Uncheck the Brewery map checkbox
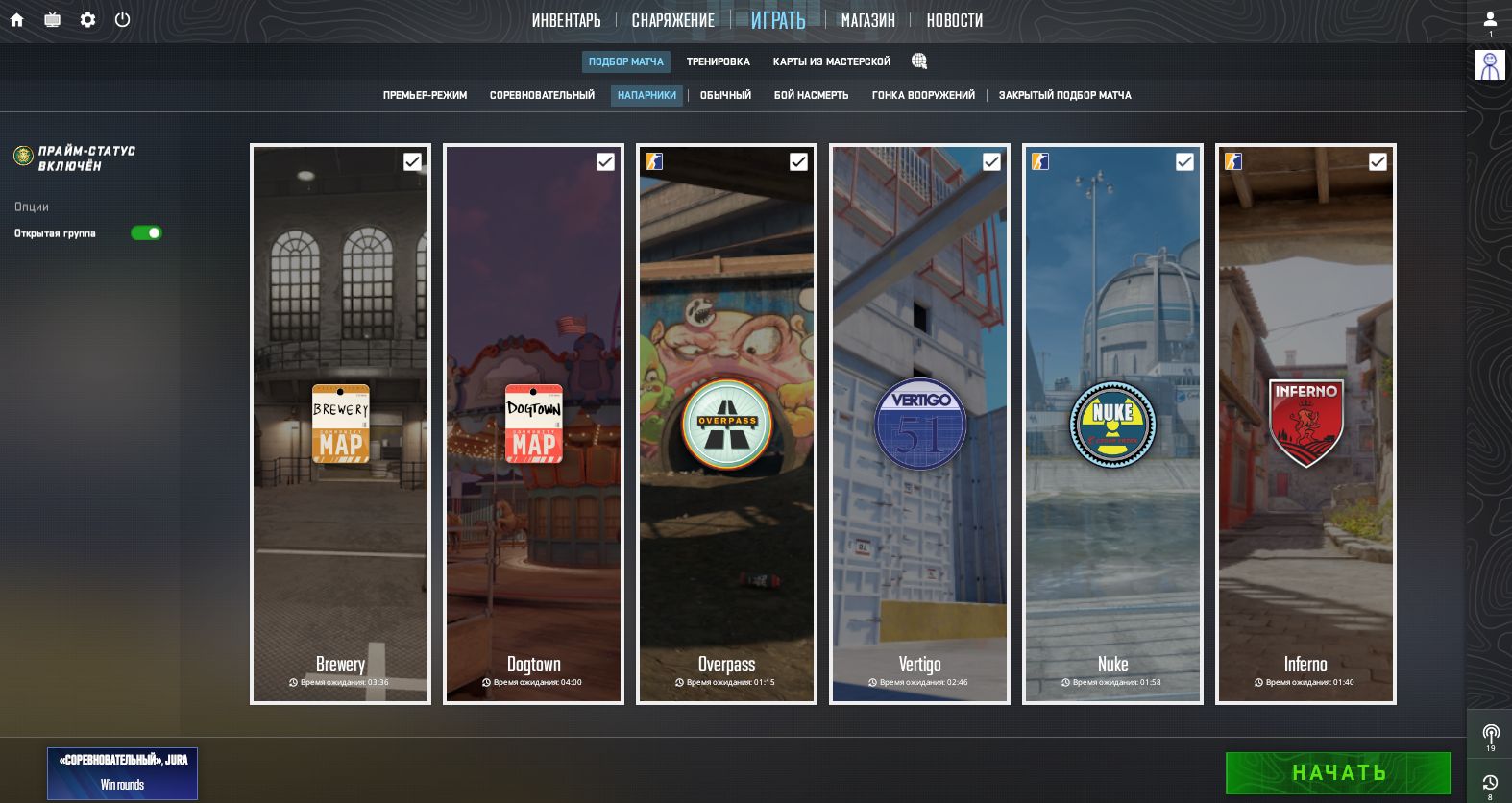Screen dimensions: 1512x803 pyautogui.click(x=412, y=162)
